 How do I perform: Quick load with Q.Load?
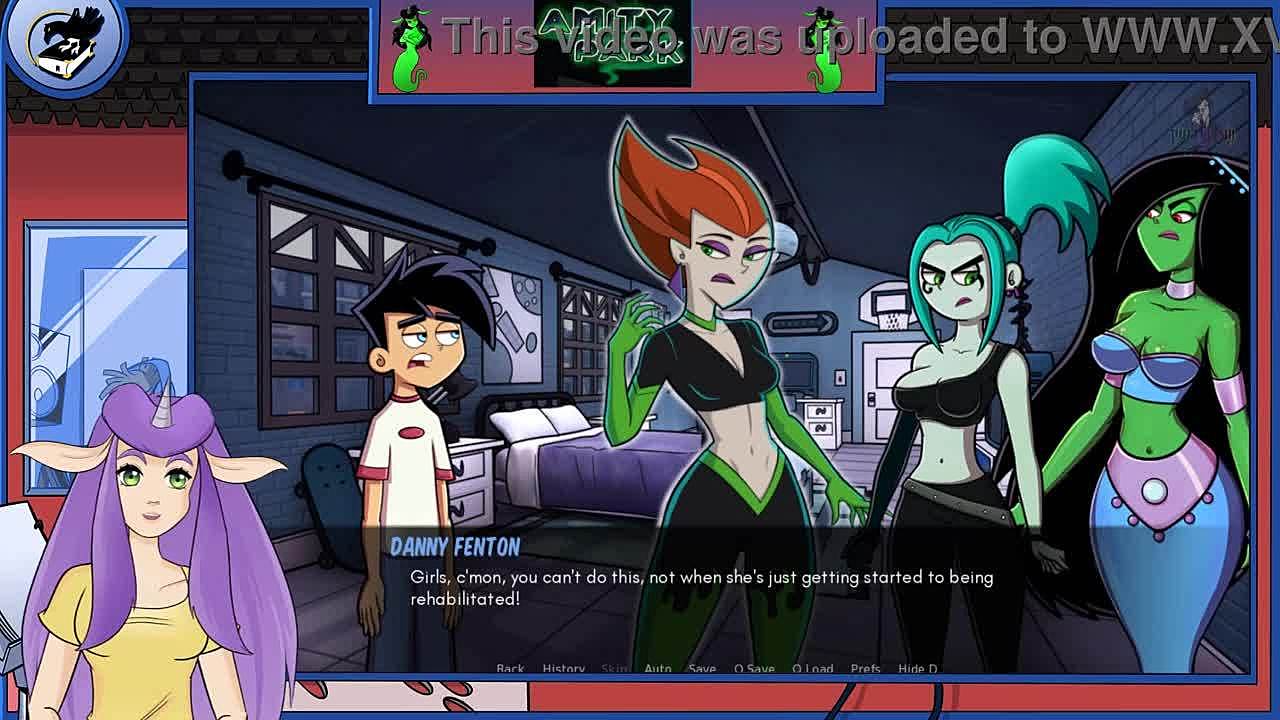pos(812,668)
